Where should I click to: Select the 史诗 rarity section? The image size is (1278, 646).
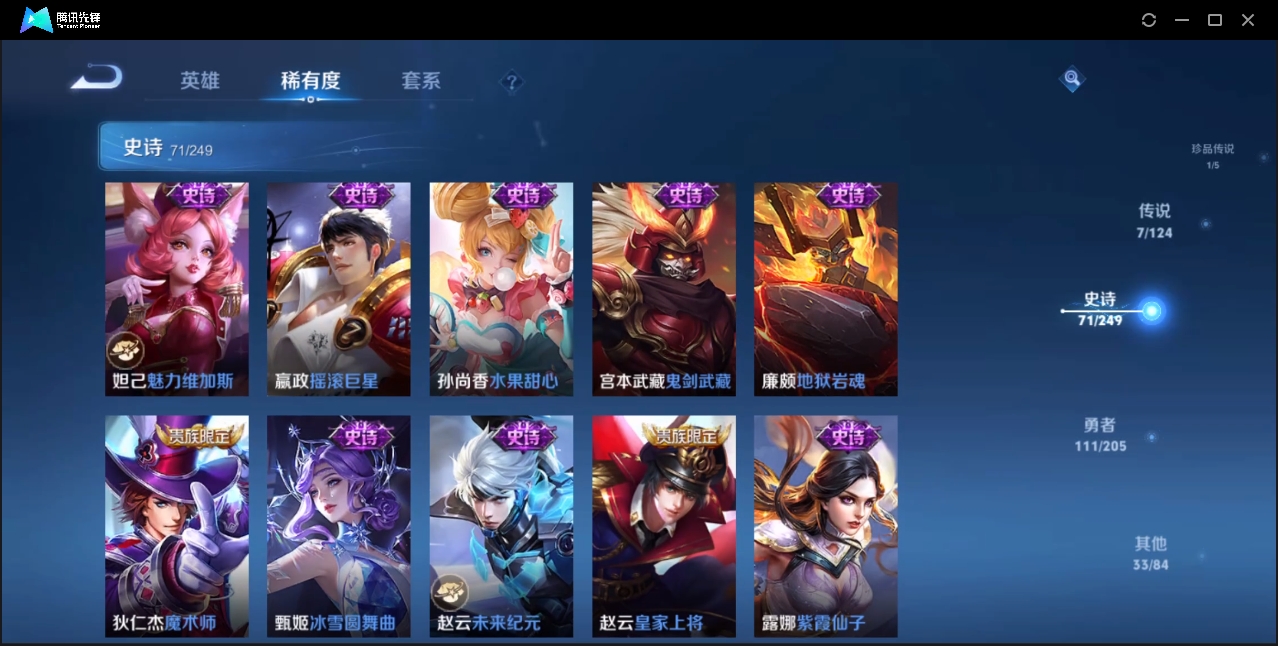1100,308
